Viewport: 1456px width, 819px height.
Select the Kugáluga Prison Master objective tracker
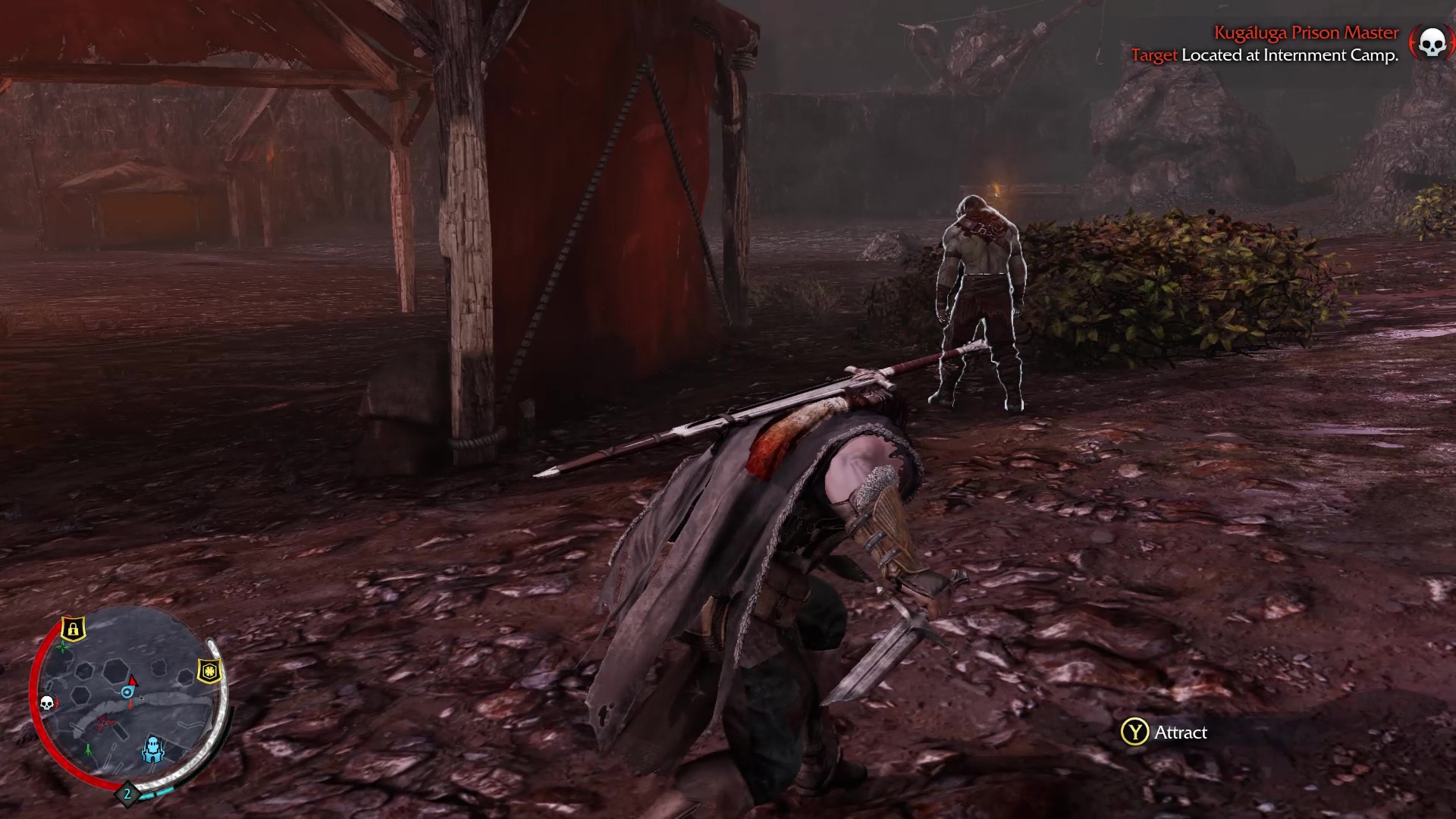coord(1306,33)
